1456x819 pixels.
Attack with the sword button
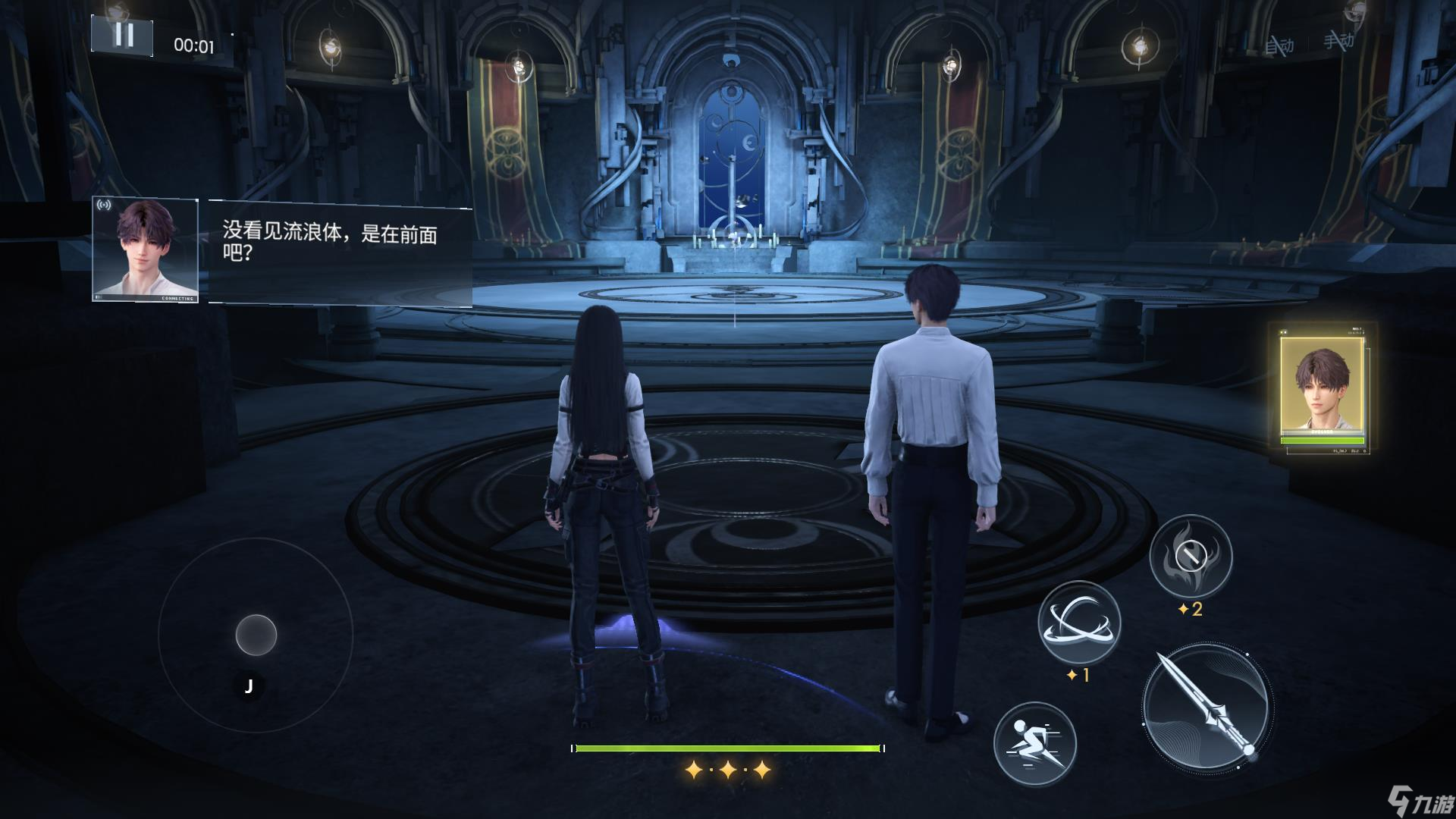1207,708
